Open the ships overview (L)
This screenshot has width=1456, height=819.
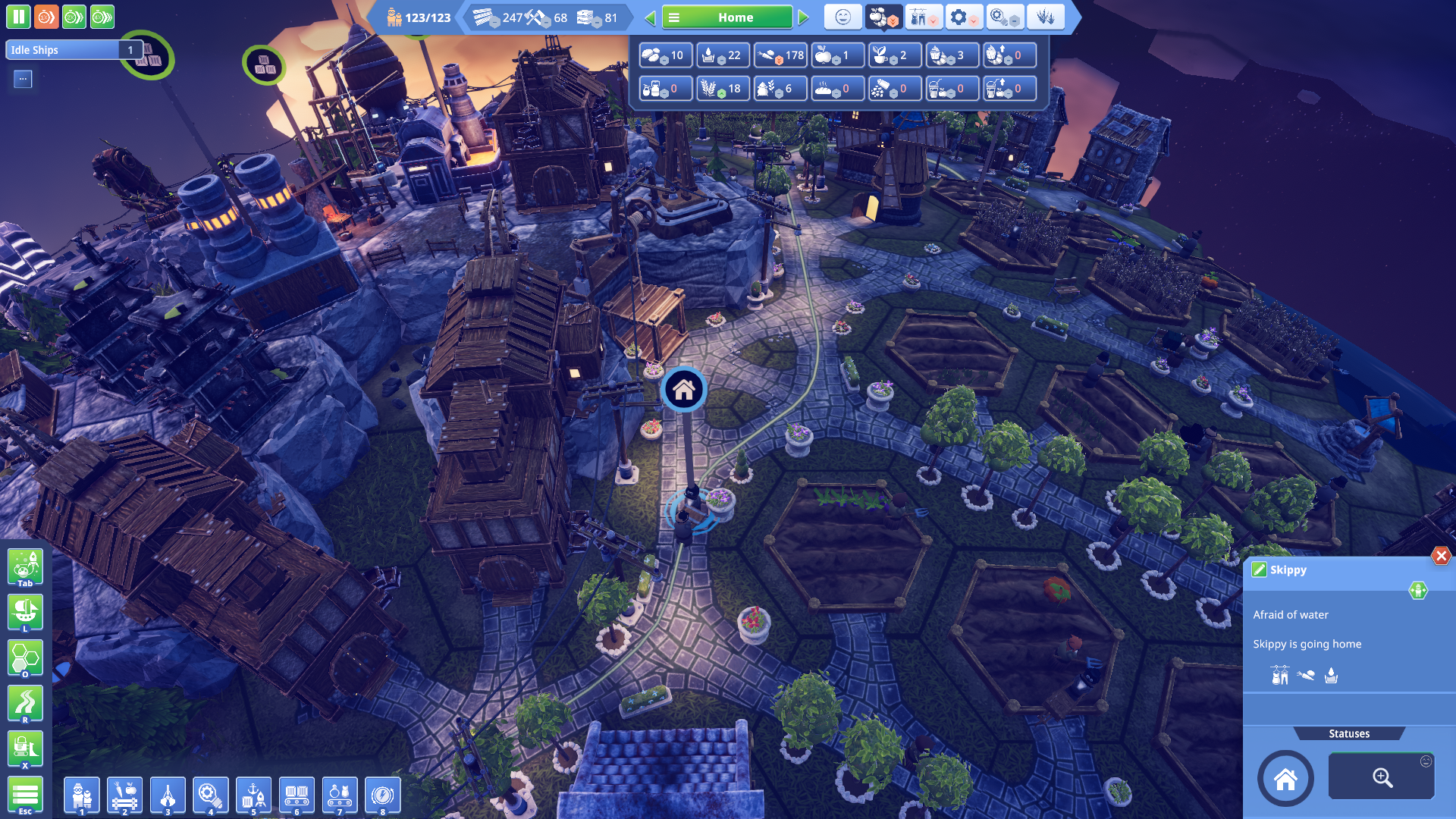pyautogui.click(x=26, y=613)
